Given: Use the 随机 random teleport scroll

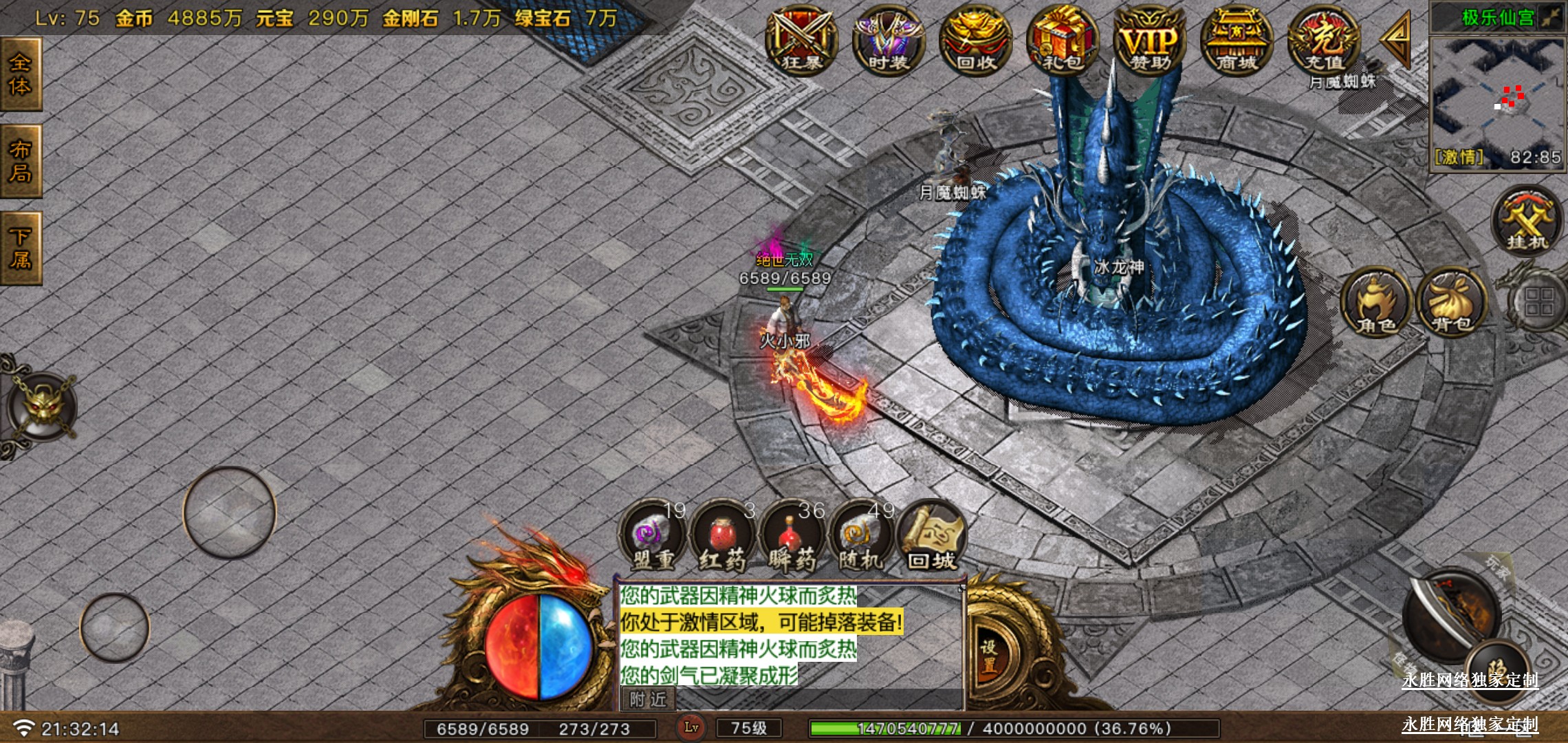Looking at the screenshot, I should 861,538.
